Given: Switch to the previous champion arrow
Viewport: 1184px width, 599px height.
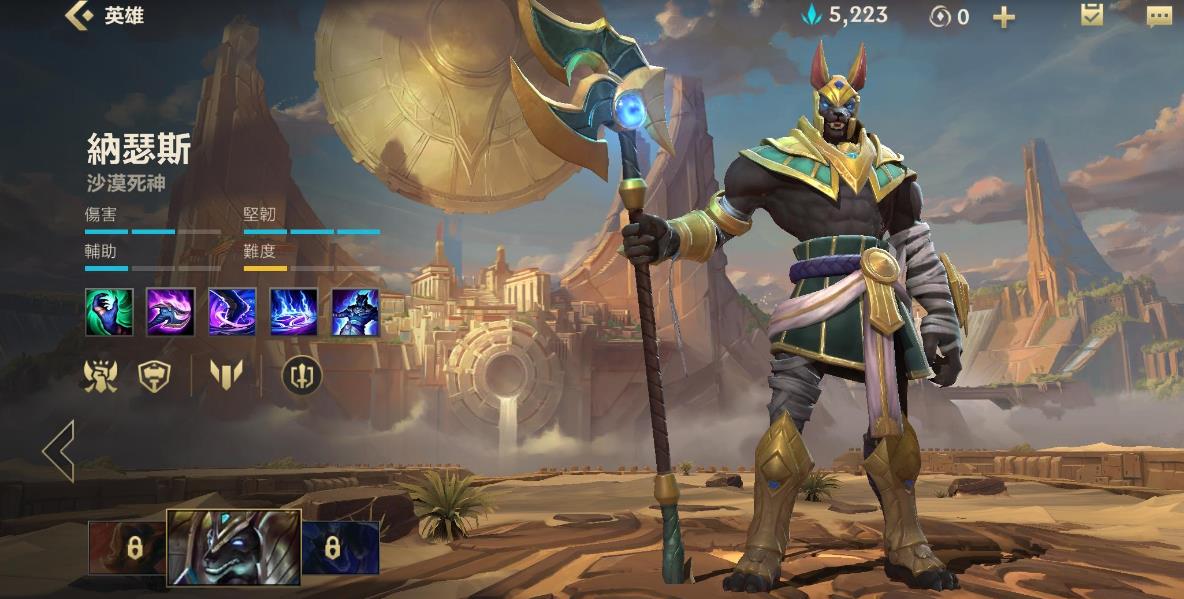Looking at the screenshot, I should [x=59, y=450].
